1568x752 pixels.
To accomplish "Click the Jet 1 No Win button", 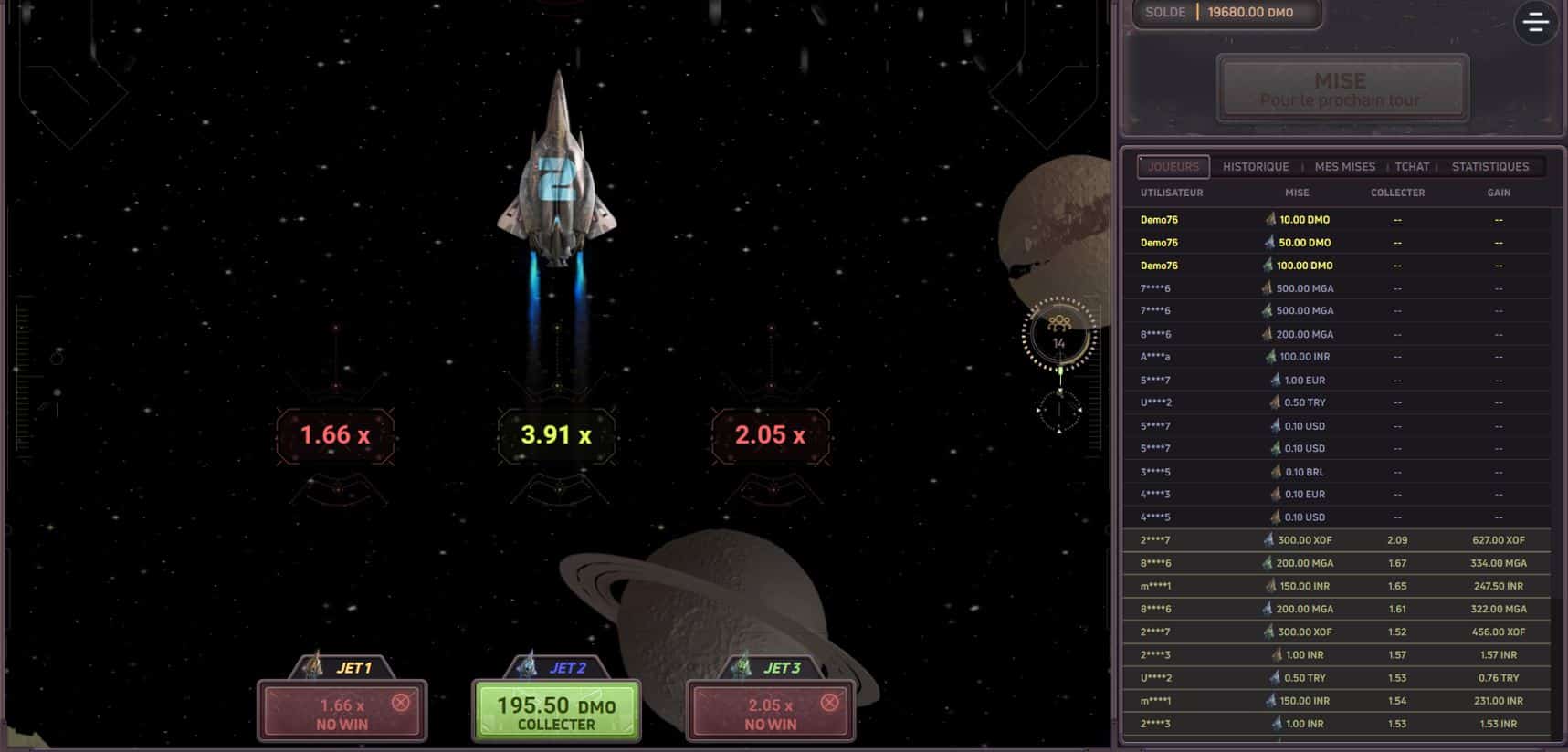I will [342, 713].
